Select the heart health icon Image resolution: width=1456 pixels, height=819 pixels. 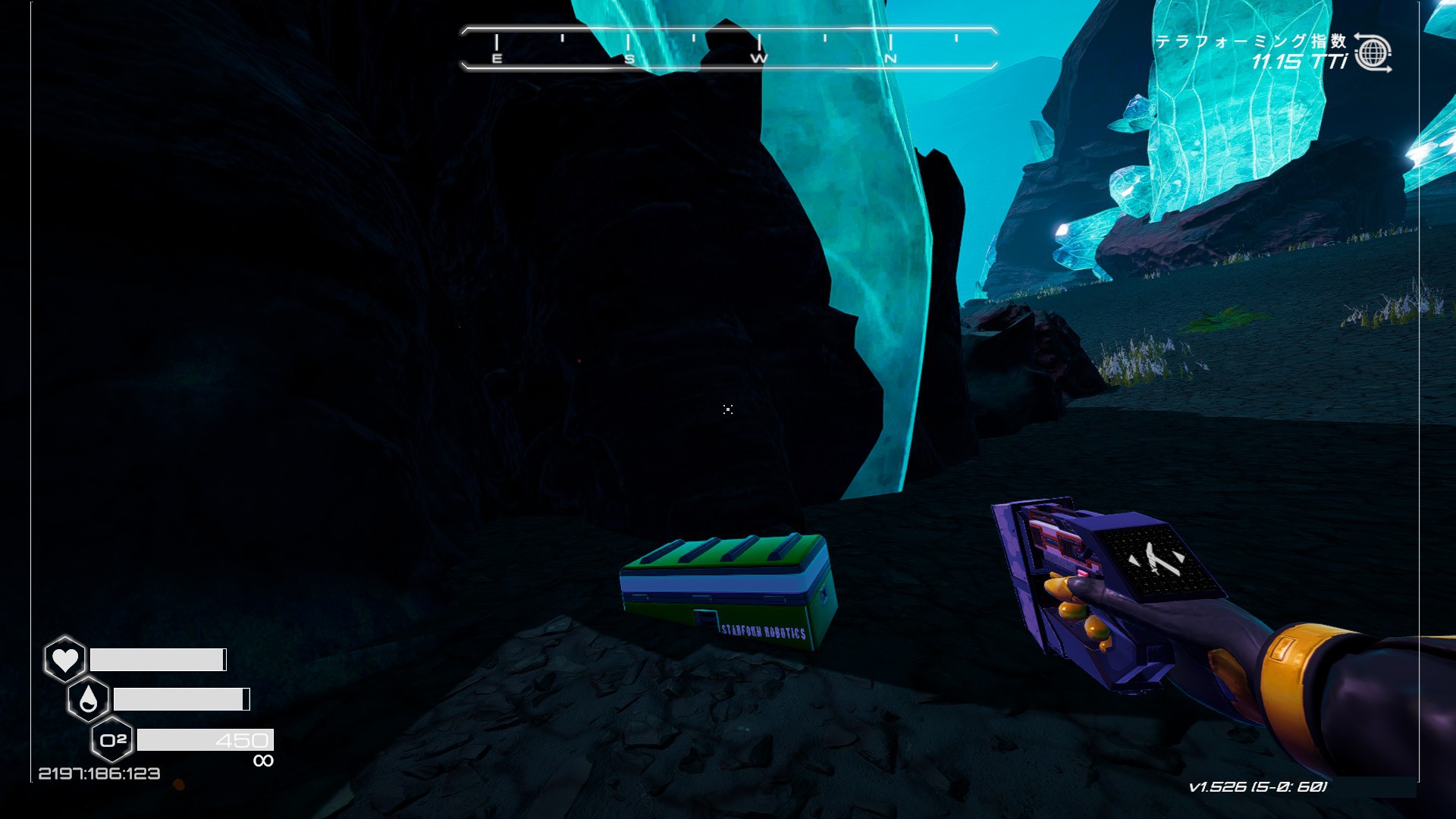[65, 659]
